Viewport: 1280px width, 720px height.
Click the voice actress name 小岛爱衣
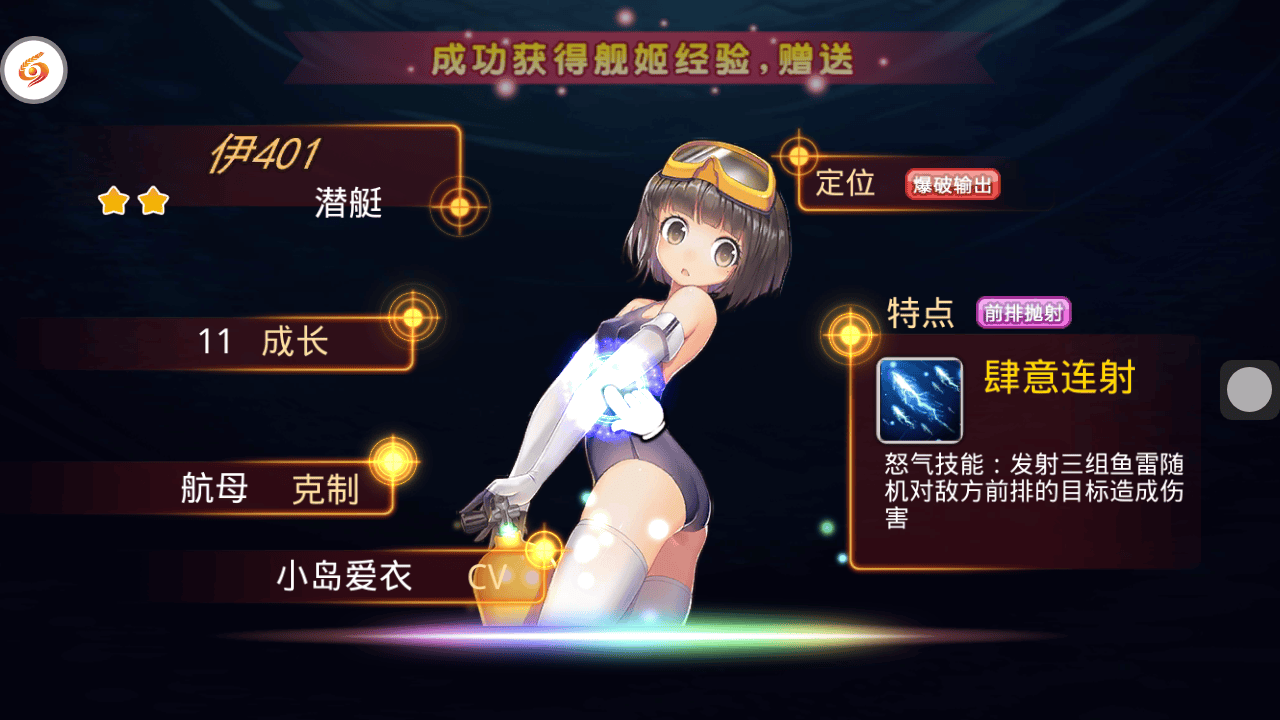pyautogui.click(x=345, y=577)
